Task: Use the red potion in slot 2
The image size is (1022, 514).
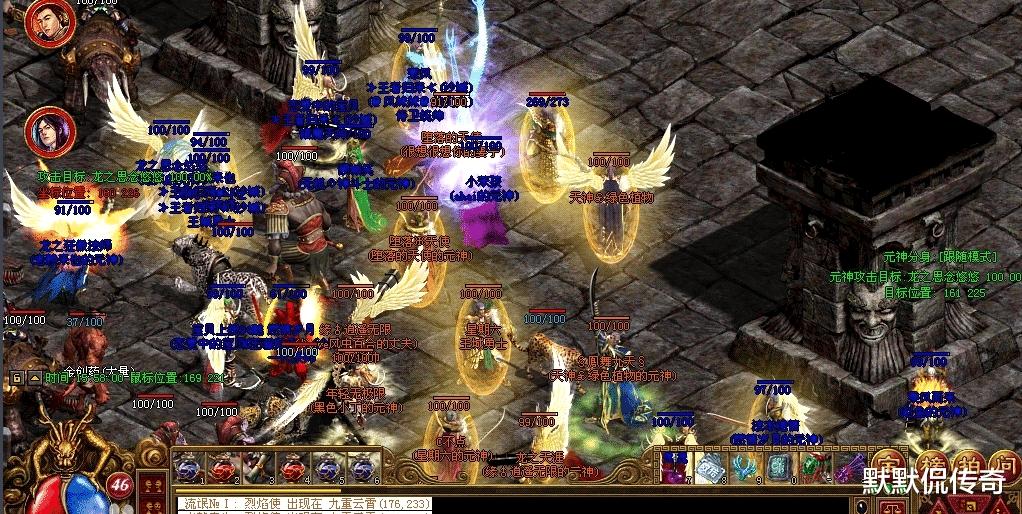Action: coord(222,467)
